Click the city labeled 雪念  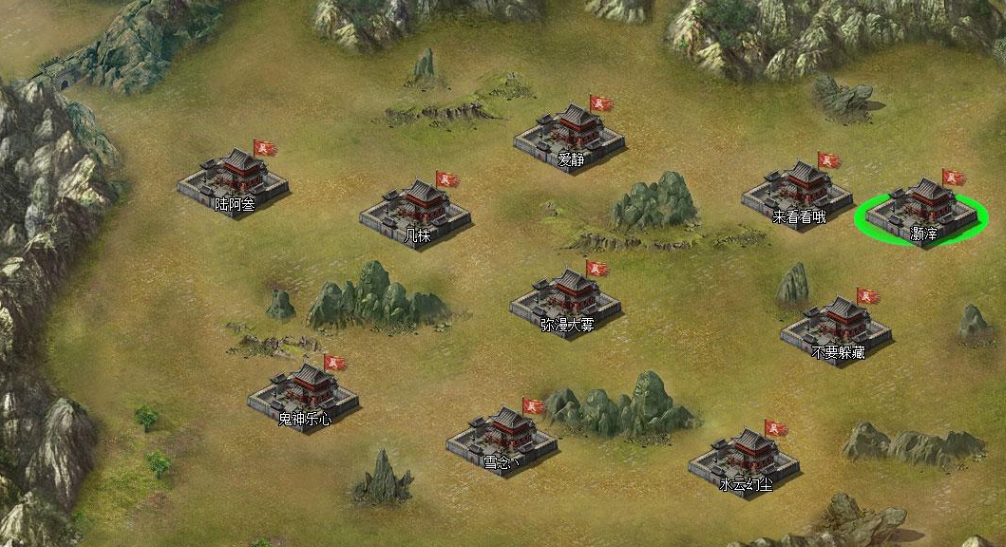(x=502, y=436)
